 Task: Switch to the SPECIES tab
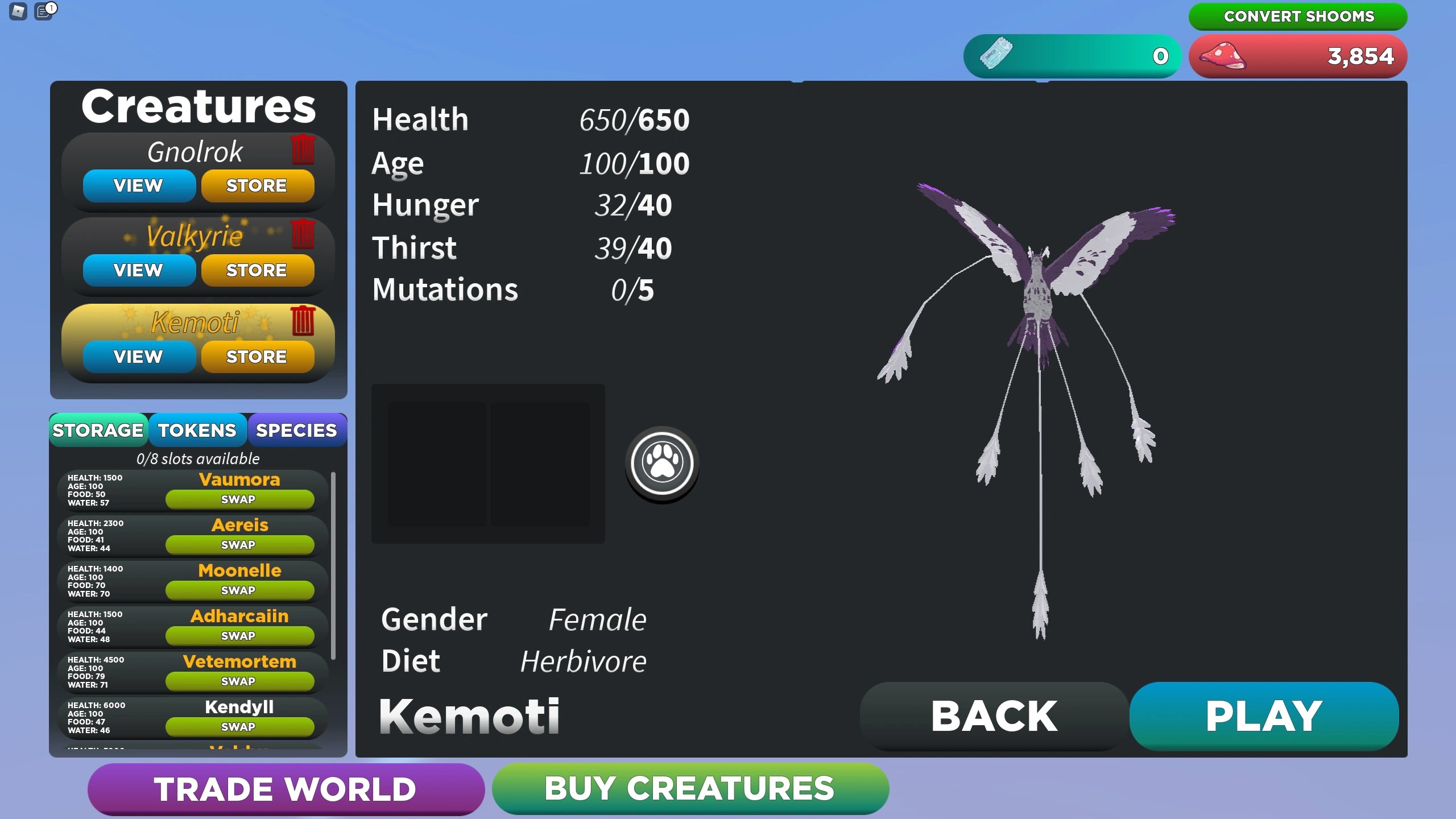pyautogui.click(x=296, y=431)
